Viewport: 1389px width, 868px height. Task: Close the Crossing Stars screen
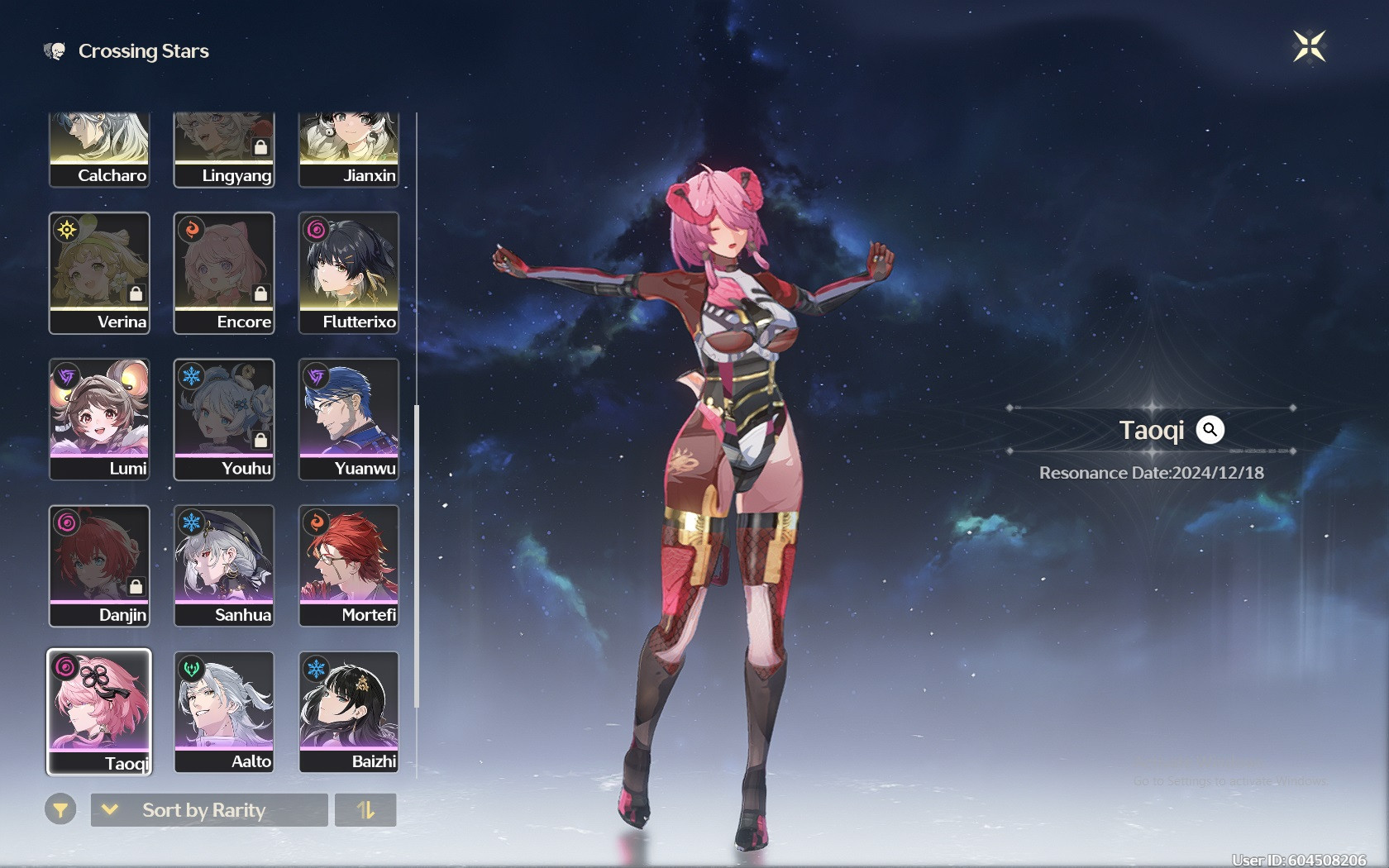coord(1309,46)
